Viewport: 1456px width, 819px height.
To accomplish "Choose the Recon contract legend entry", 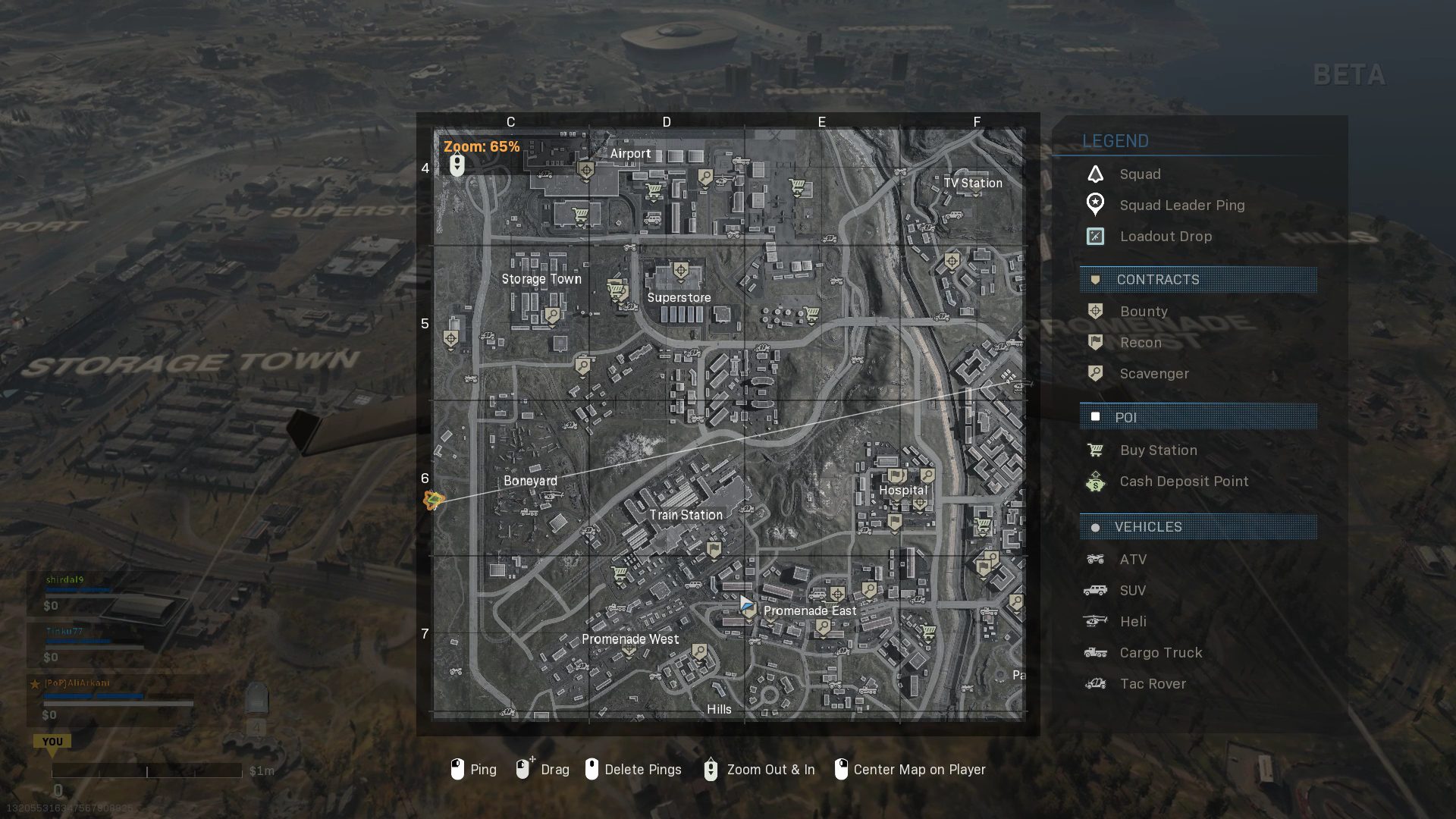I will click(1141, 343).
